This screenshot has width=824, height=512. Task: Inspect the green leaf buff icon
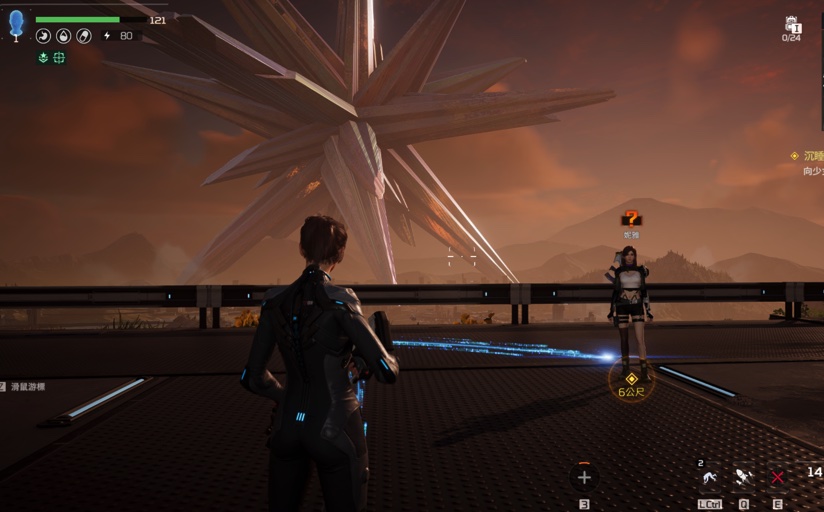43,58
